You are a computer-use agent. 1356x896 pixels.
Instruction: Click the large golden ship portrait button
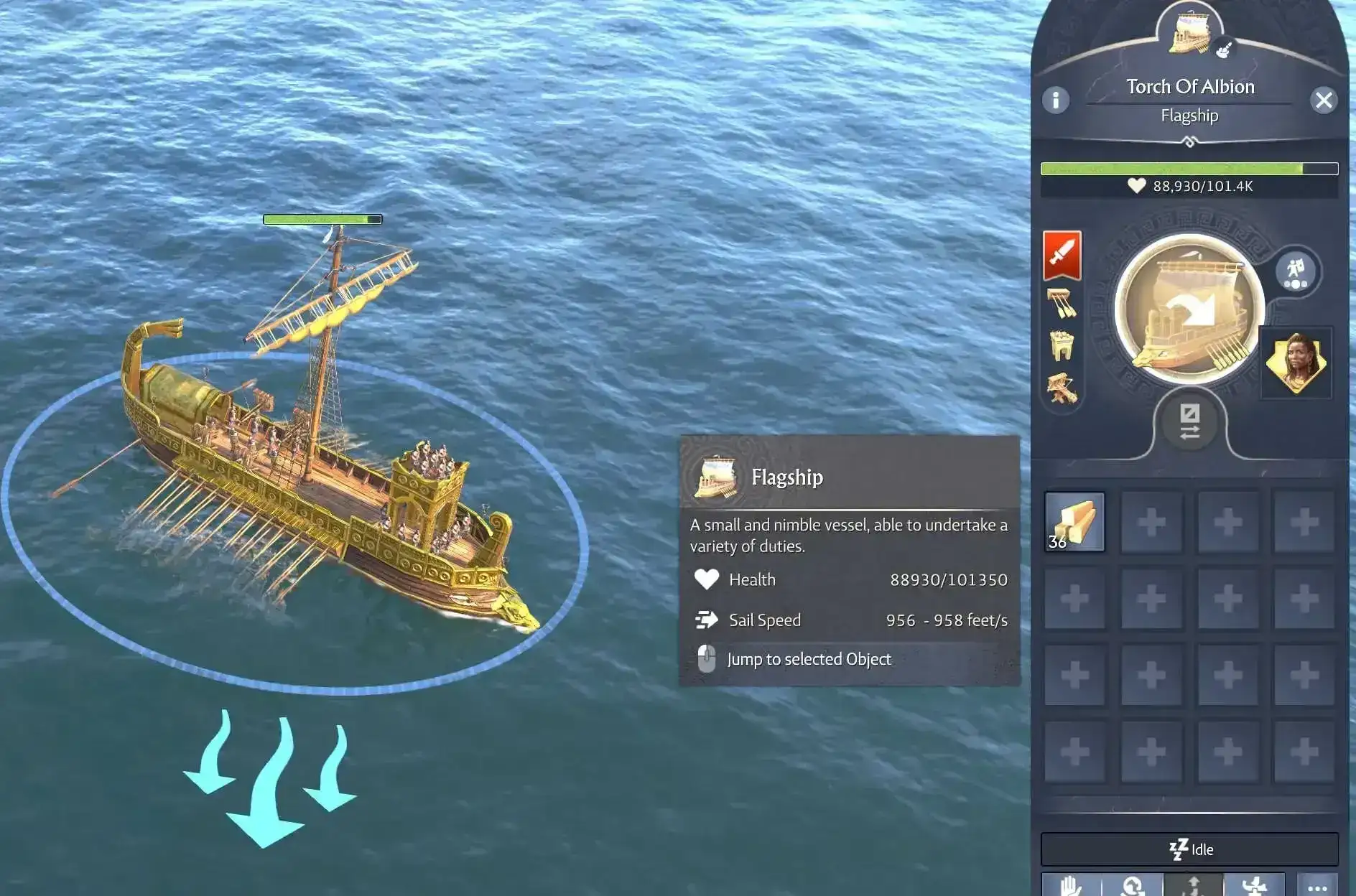1189,310
